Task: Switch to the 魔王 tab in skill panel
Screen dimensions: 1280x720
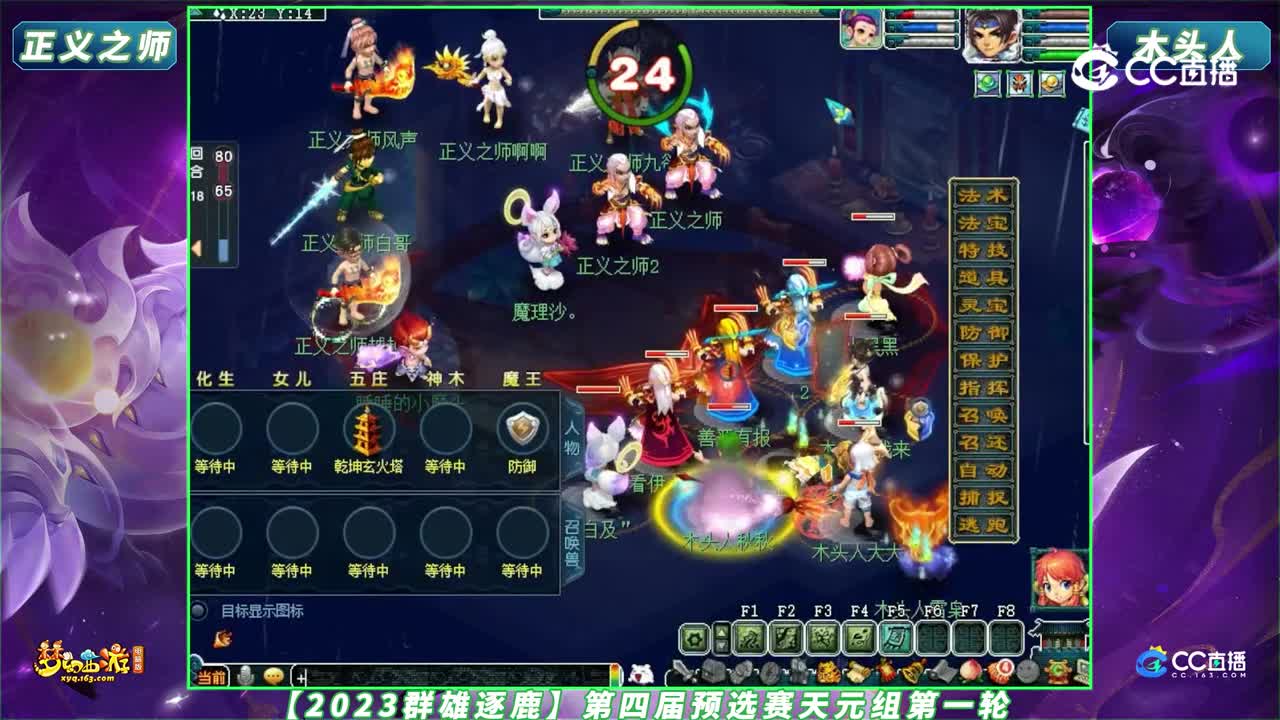Action: (x=522, y=378)
